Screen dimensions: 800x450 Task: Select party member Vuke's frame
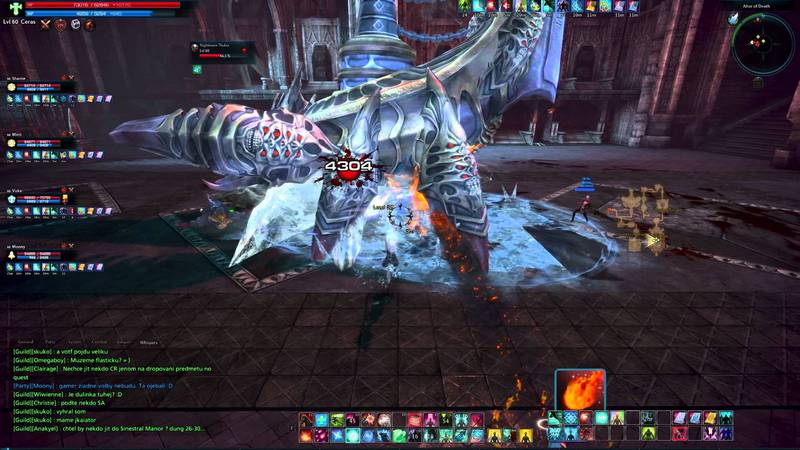(x=40, y=198)
